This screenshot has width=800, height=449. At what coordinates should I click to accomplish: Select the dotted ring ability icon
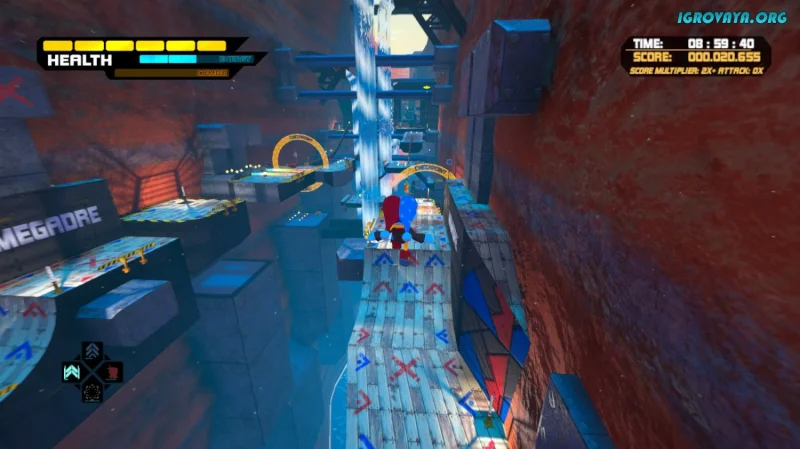pos(92,391)
